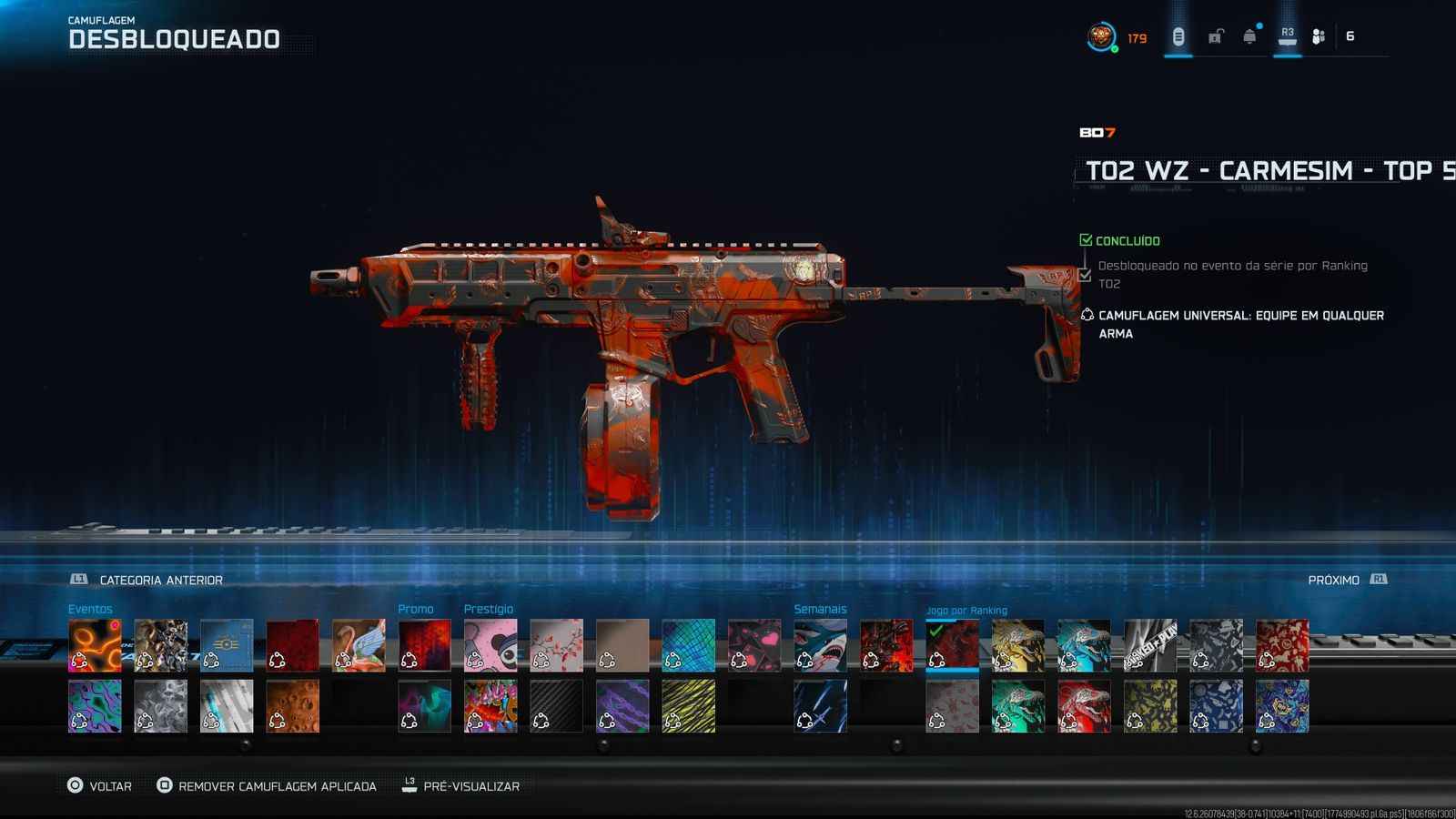Image resolution: width=1456 pixels, height=819 pixels.
Task: Choose the gold dinosaur Ranked camo
Action: click(x=1017, y=645)
